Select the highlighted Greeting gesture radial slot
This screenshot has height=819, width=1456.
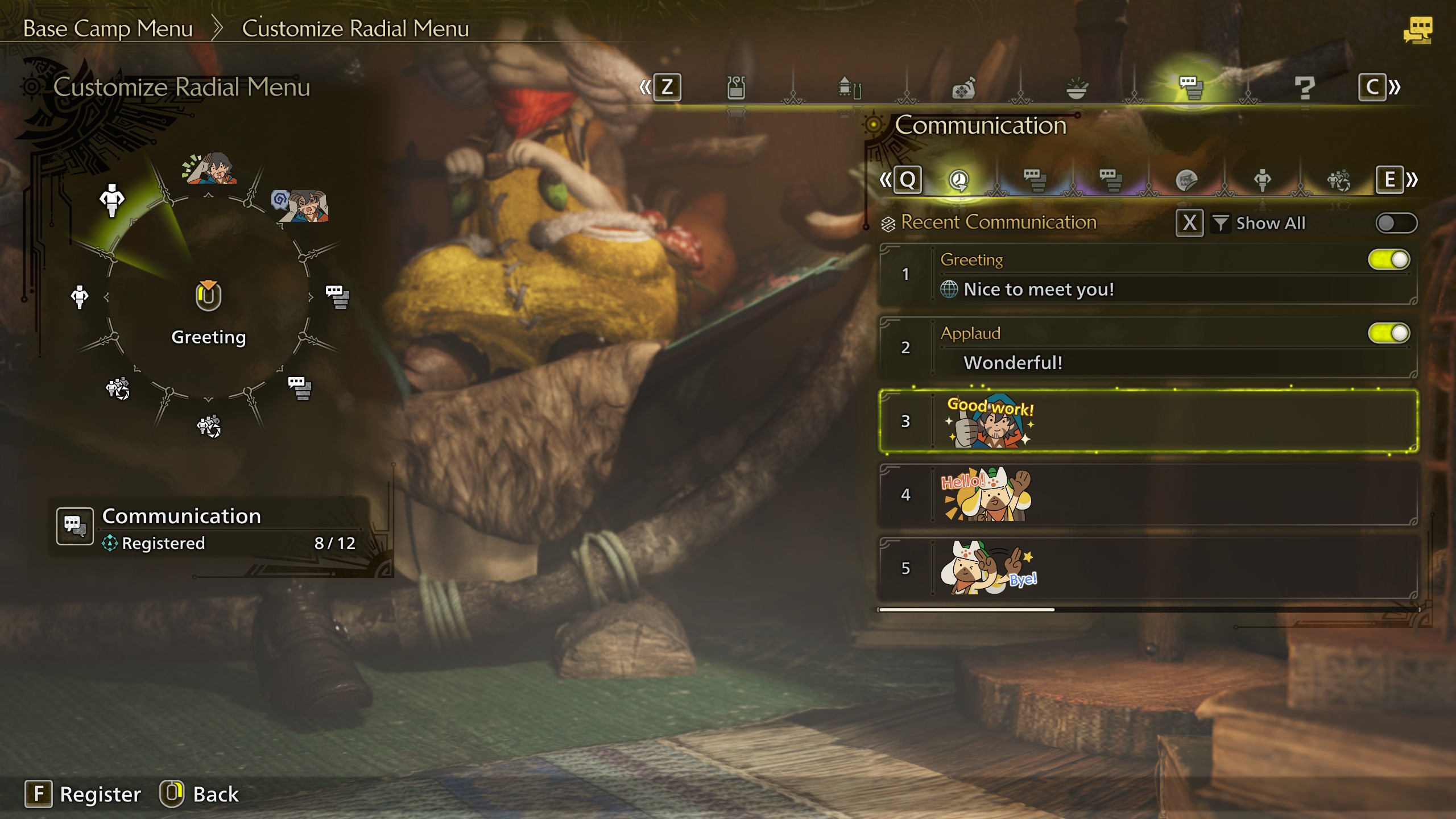click(x=112, y=200)
